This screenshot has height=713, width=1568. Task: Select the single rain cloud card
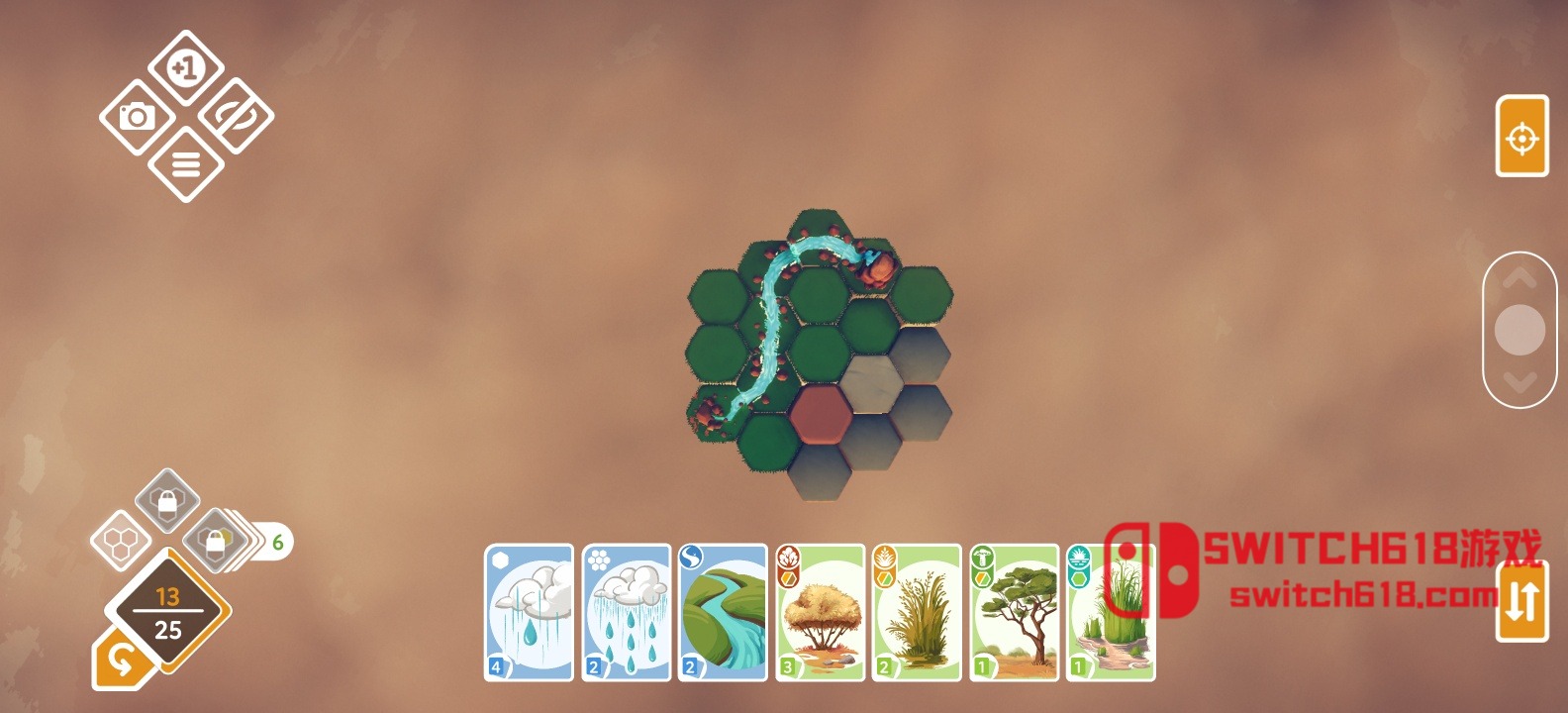tap(529, 612)
